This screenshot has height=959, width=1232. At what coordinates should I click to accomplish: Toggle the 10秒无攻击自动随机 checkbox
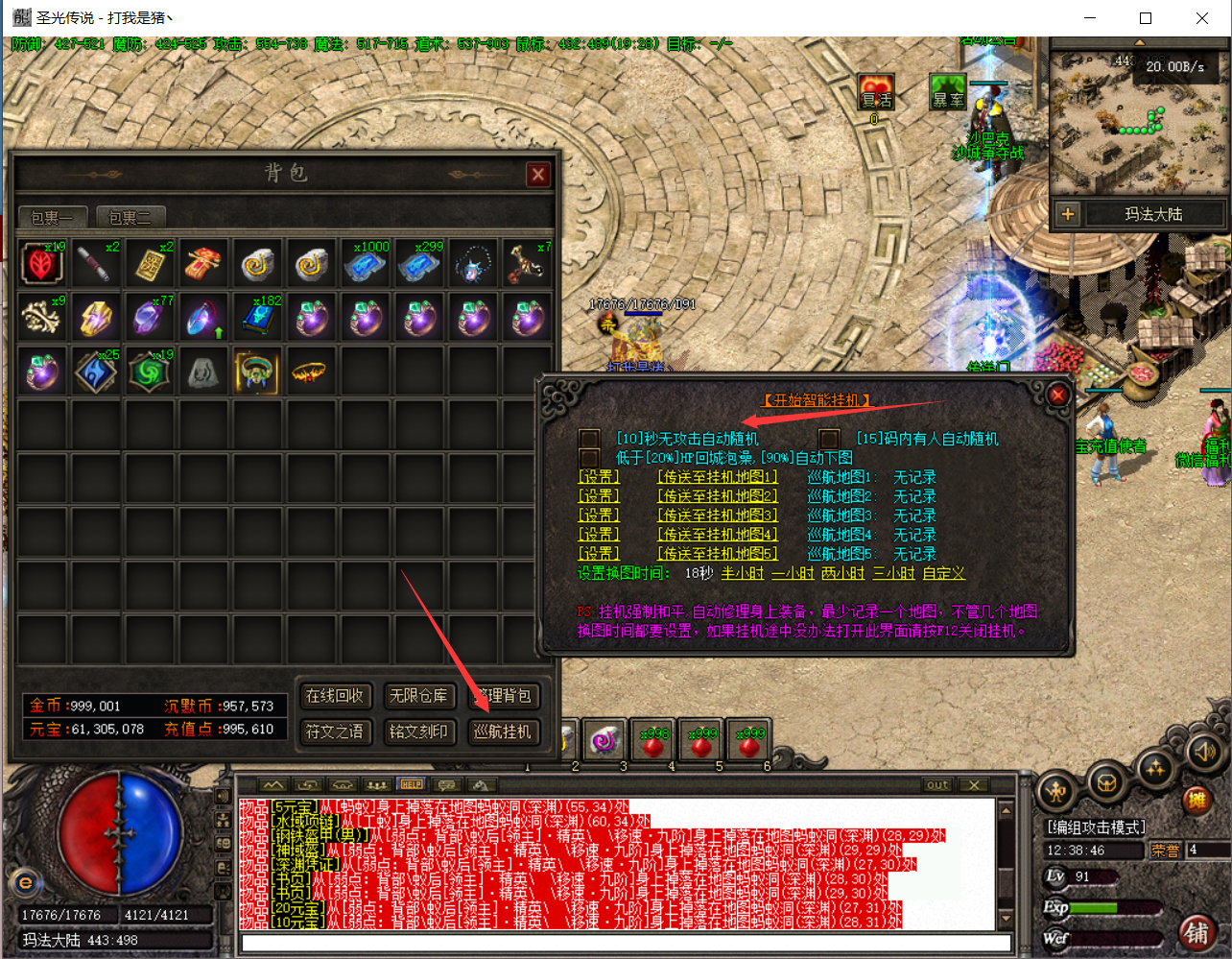(589, 439)
